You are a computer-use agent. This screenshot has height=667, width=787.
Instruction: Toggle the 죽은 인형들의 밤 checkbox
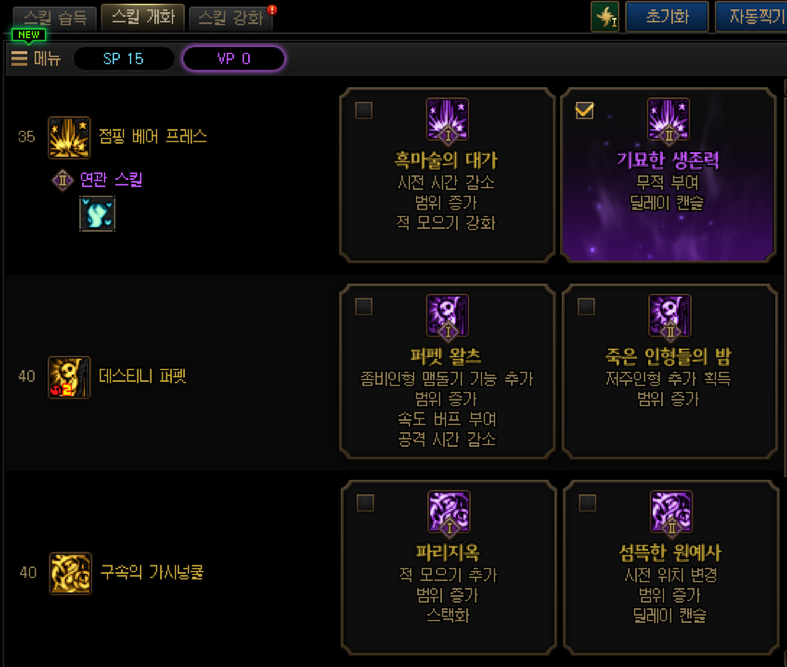pos(586,306)
